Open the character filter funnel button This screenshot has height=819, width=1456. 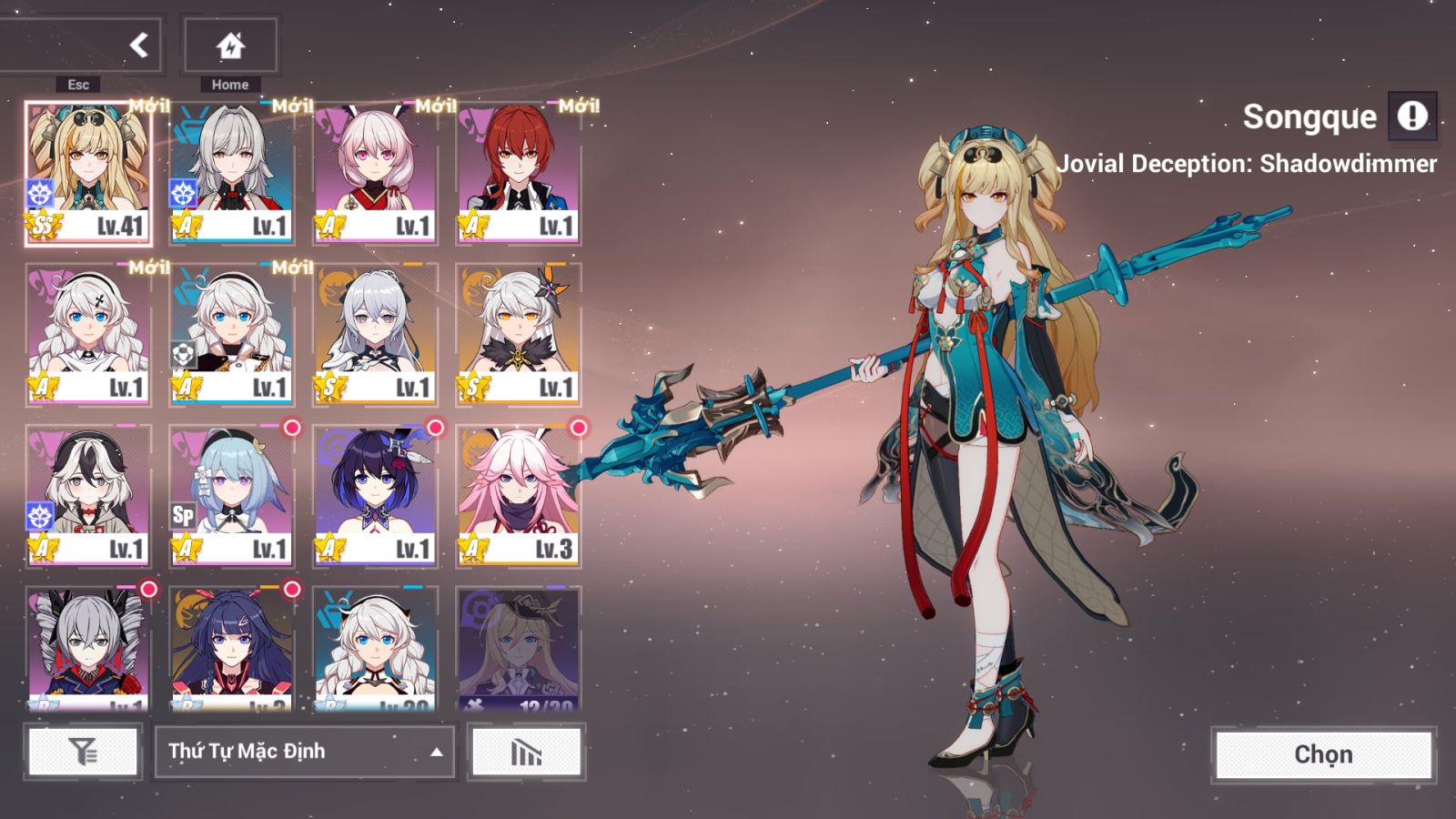[x=83, y=752]
